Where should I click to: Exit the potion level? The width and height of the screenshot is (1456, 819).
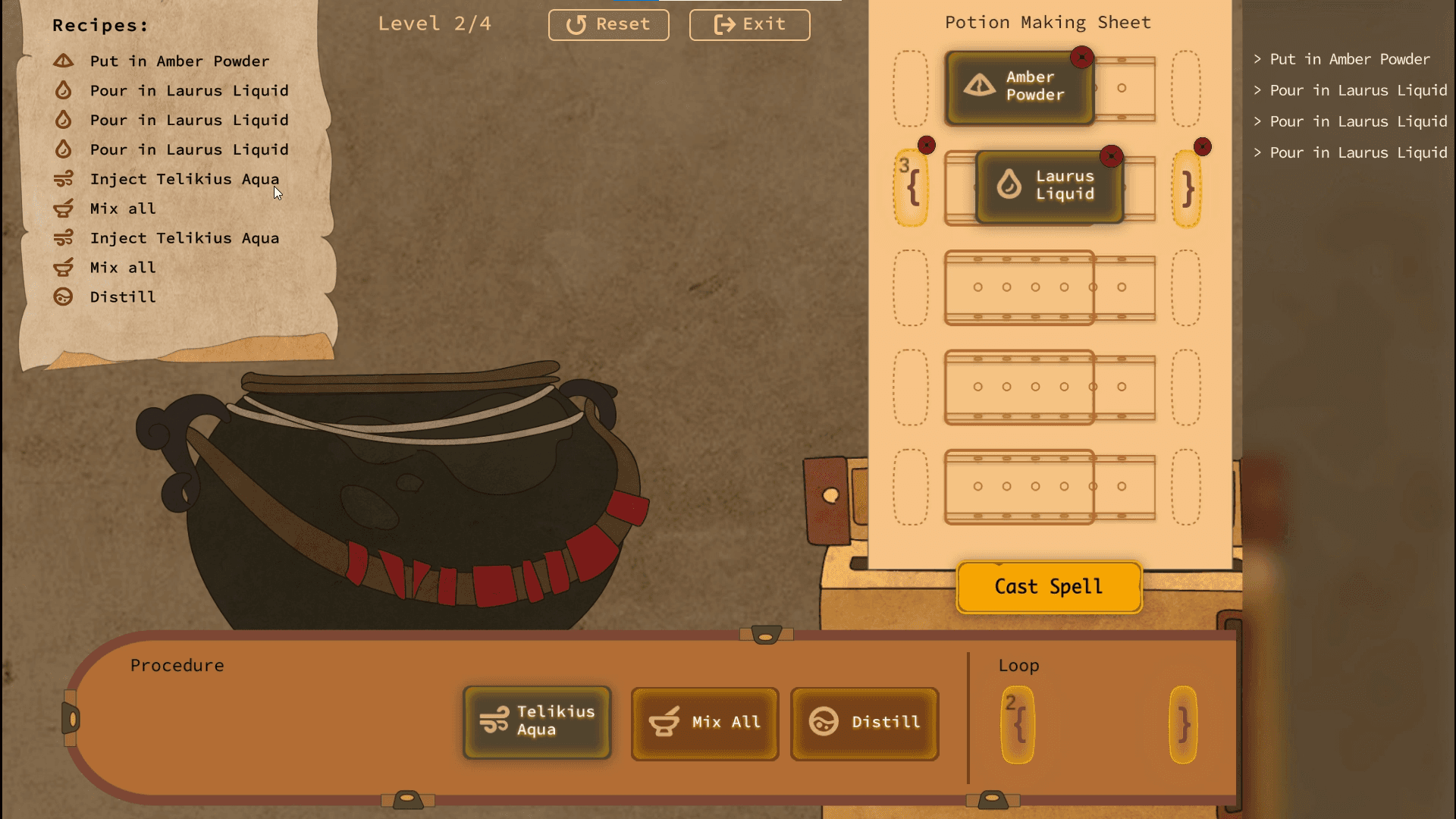pos(749,24)
